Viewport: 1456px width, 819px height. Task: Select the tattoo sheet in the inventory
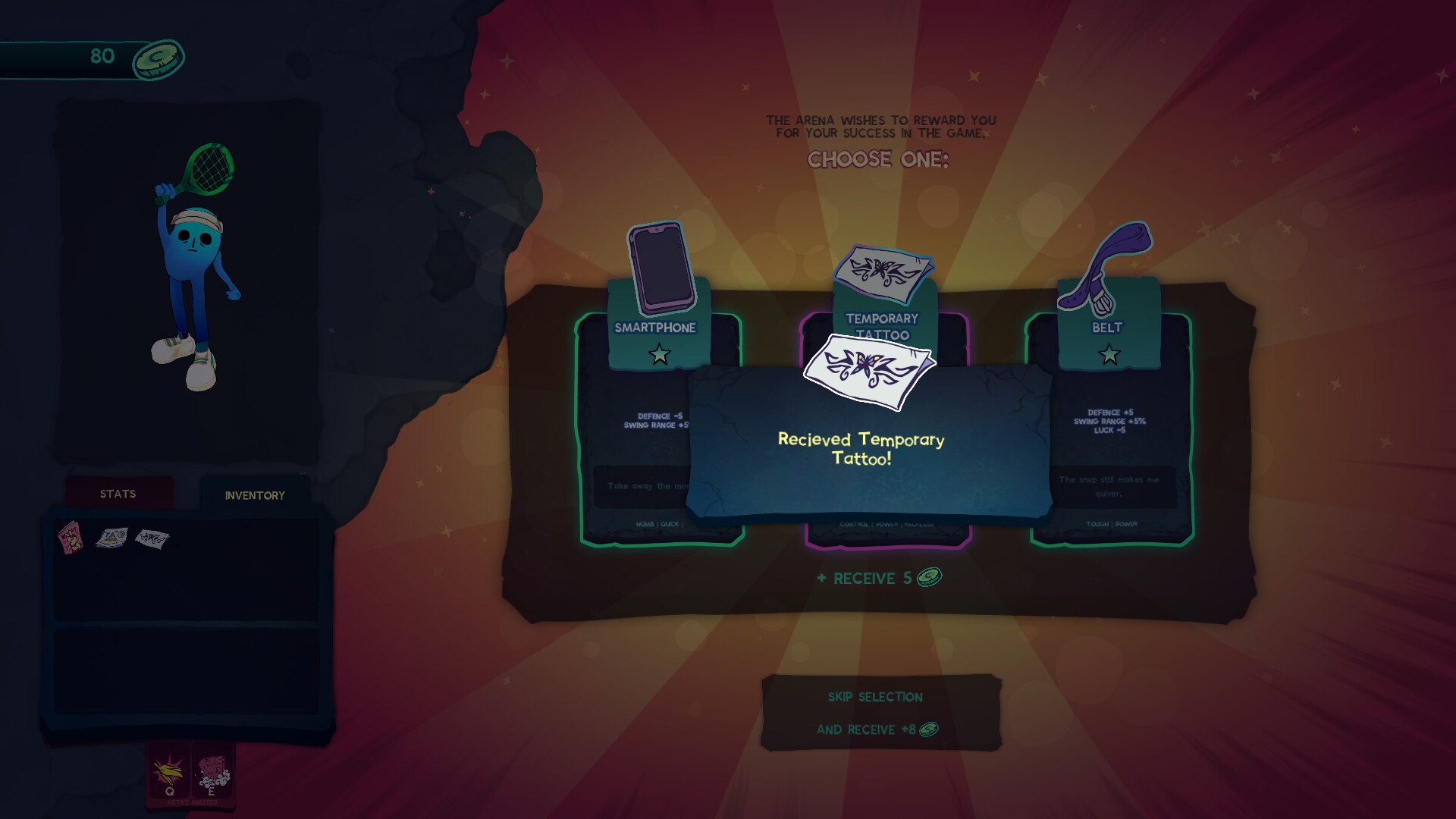coord(152,539)
